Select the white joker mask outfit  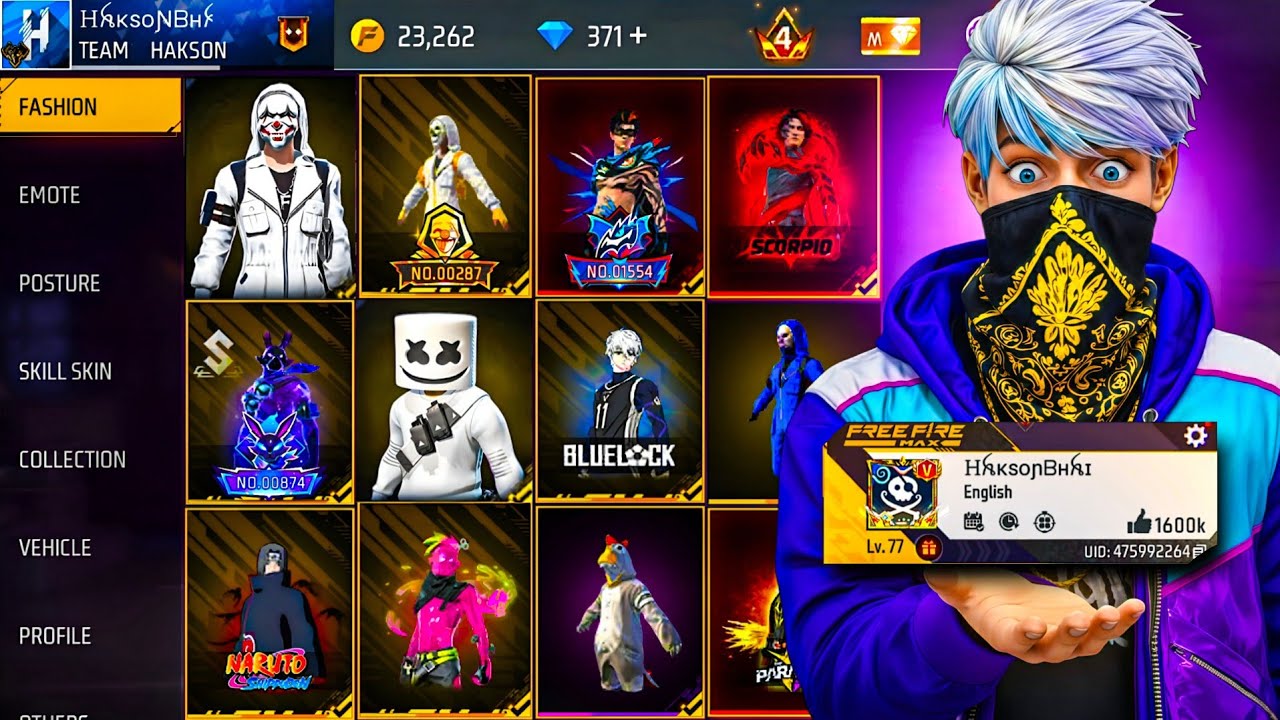coord(270,188)
